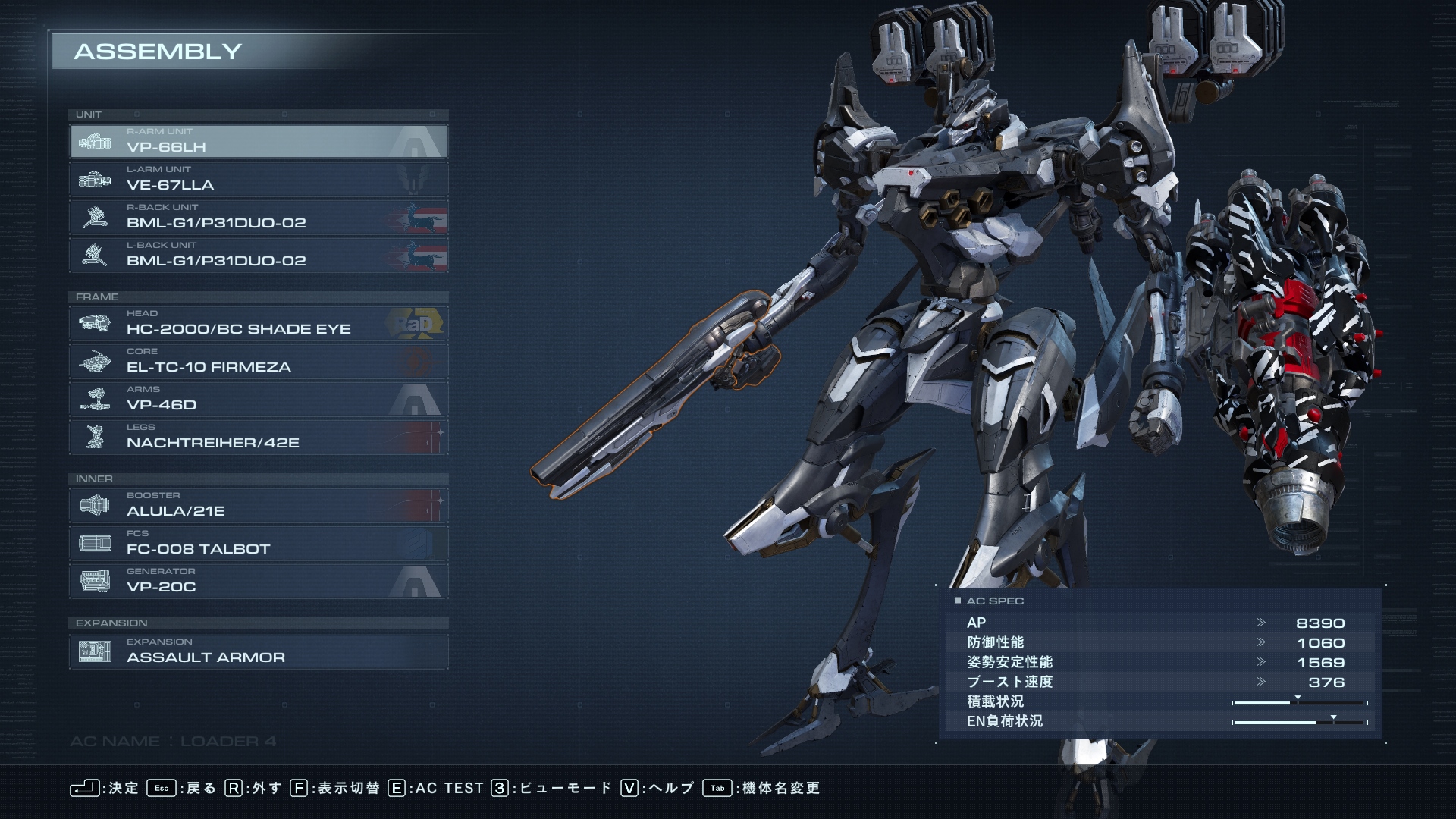Open the L-ARM UNIT VE-67LLA slot
Image resolution: width=1456 pixels, height=819 pixels.
[258, 180]
